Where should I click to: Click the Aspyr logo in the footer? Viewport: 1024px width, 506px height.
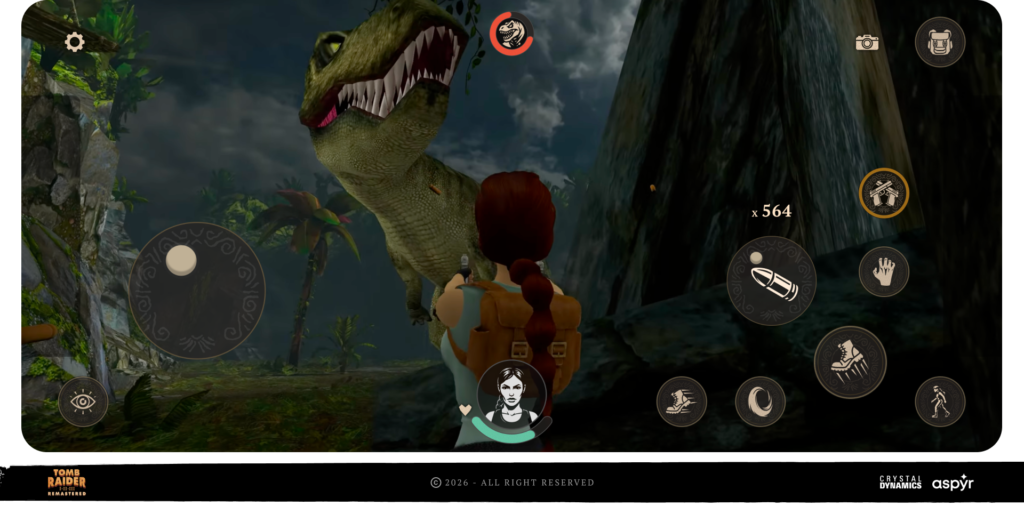click(952, 483)
